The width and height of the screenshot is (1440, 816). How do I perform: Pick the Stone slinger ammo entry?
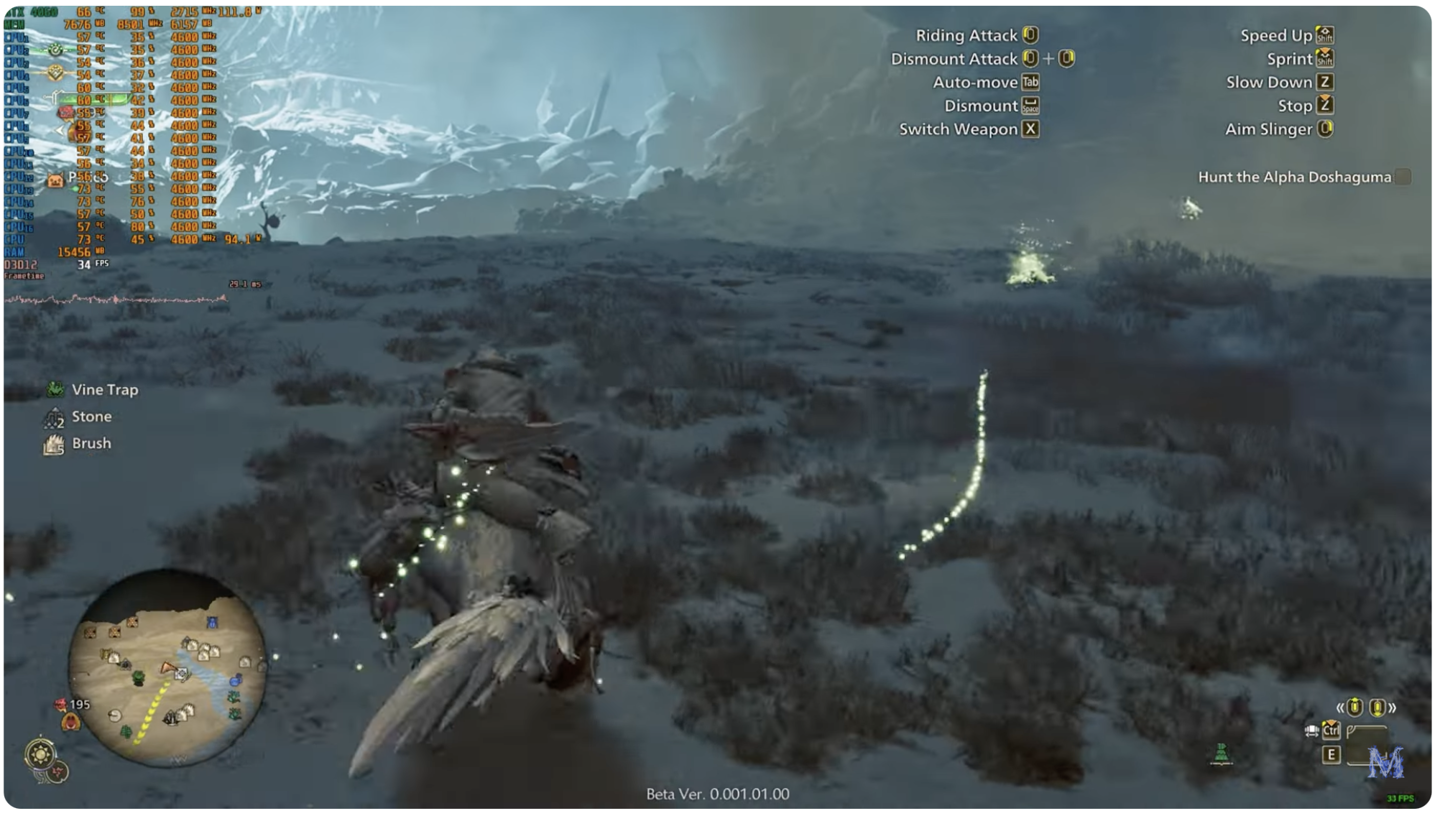point(91,417)
